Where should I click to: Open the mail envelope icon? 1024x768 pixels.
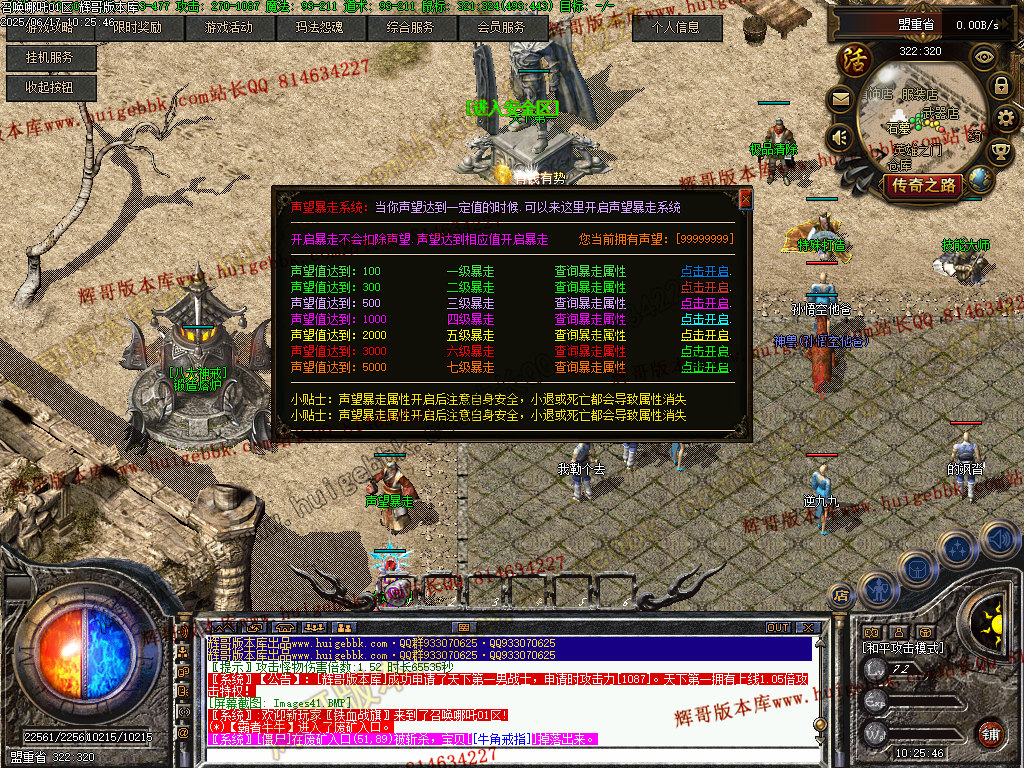(840, 99)
